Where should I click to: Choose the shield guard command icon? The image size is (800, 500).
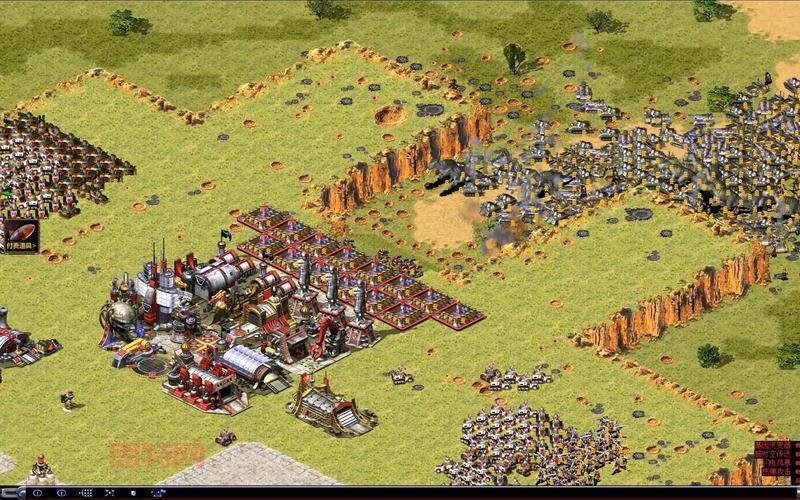(134, 493)
